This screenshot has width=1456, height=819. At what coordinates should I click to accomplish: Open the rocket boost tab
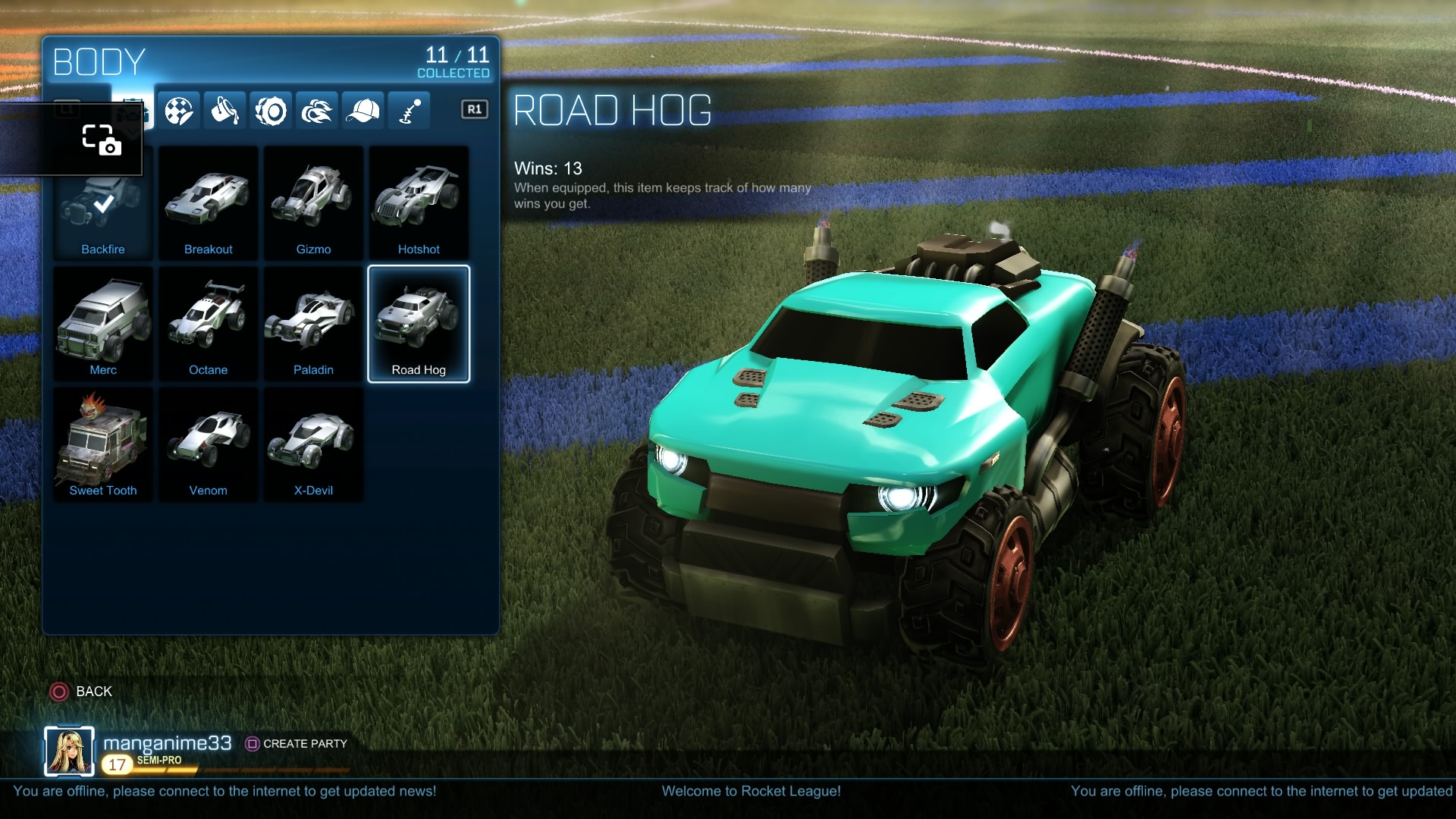[x=317, y=111]
